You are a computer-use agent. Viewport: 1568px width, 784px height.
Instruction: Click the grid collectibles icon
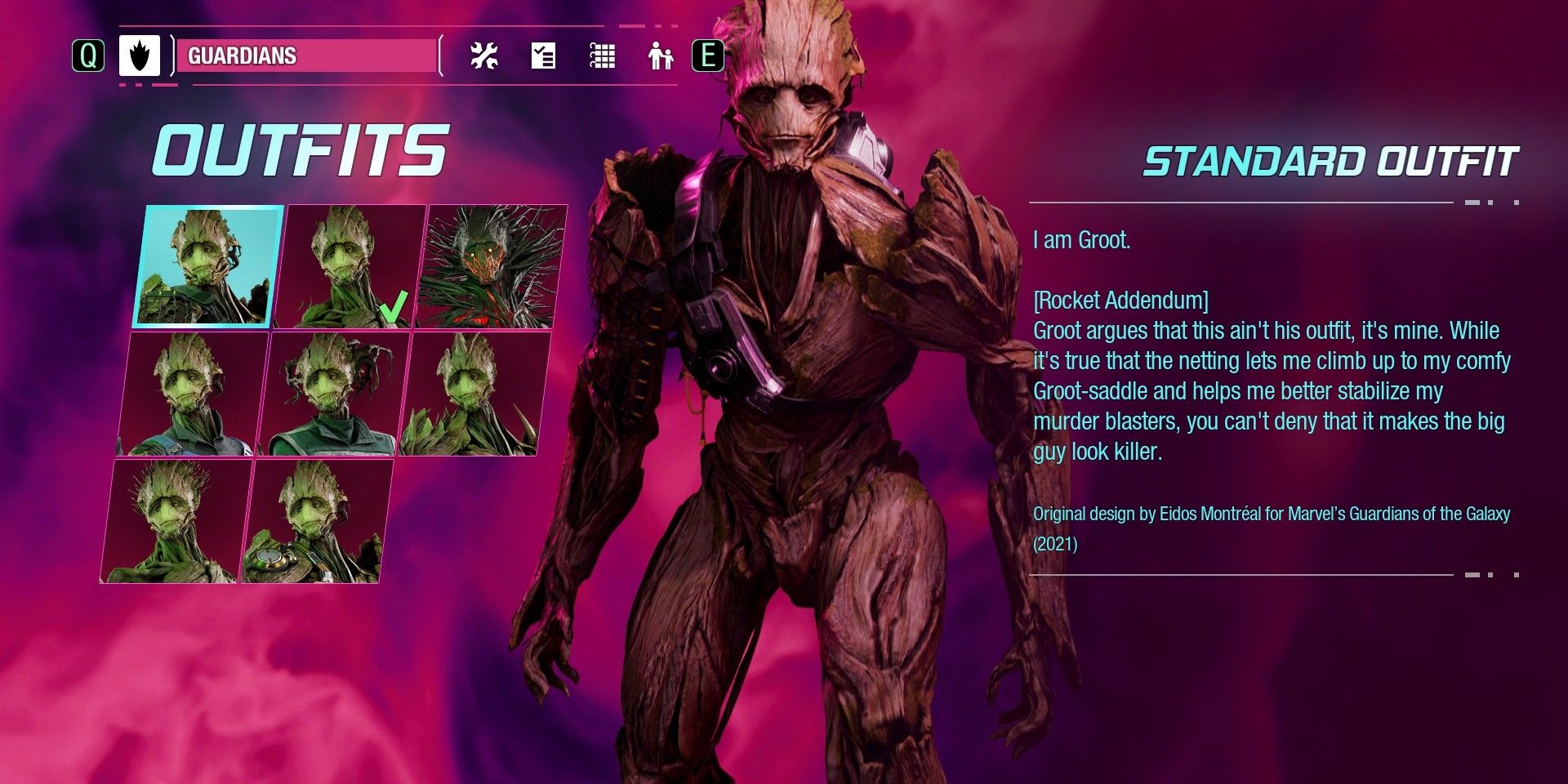point(602,57)
